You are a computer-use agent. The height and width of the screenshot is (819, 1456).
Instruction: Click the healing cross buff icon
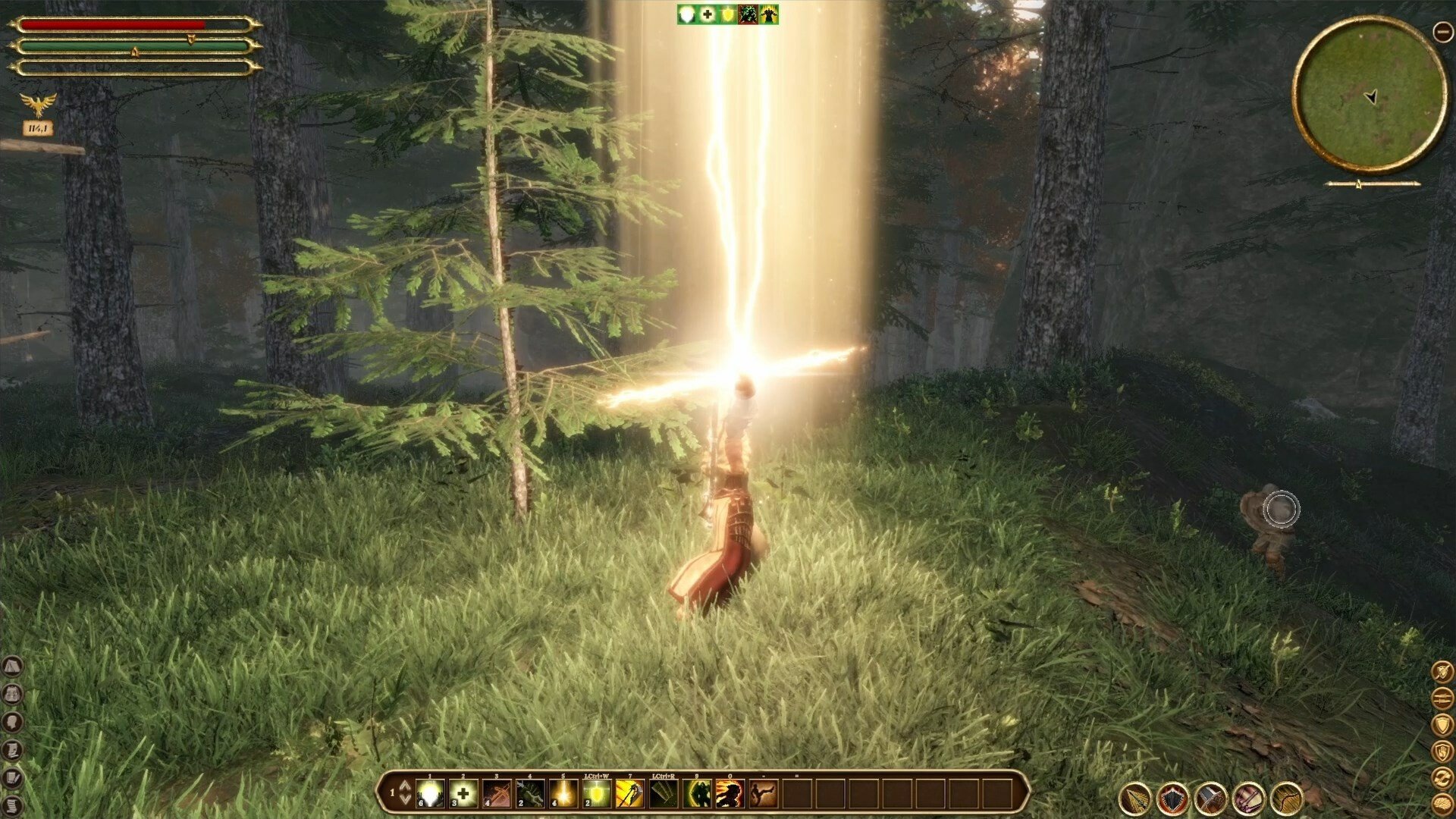(x=708, y=14)
